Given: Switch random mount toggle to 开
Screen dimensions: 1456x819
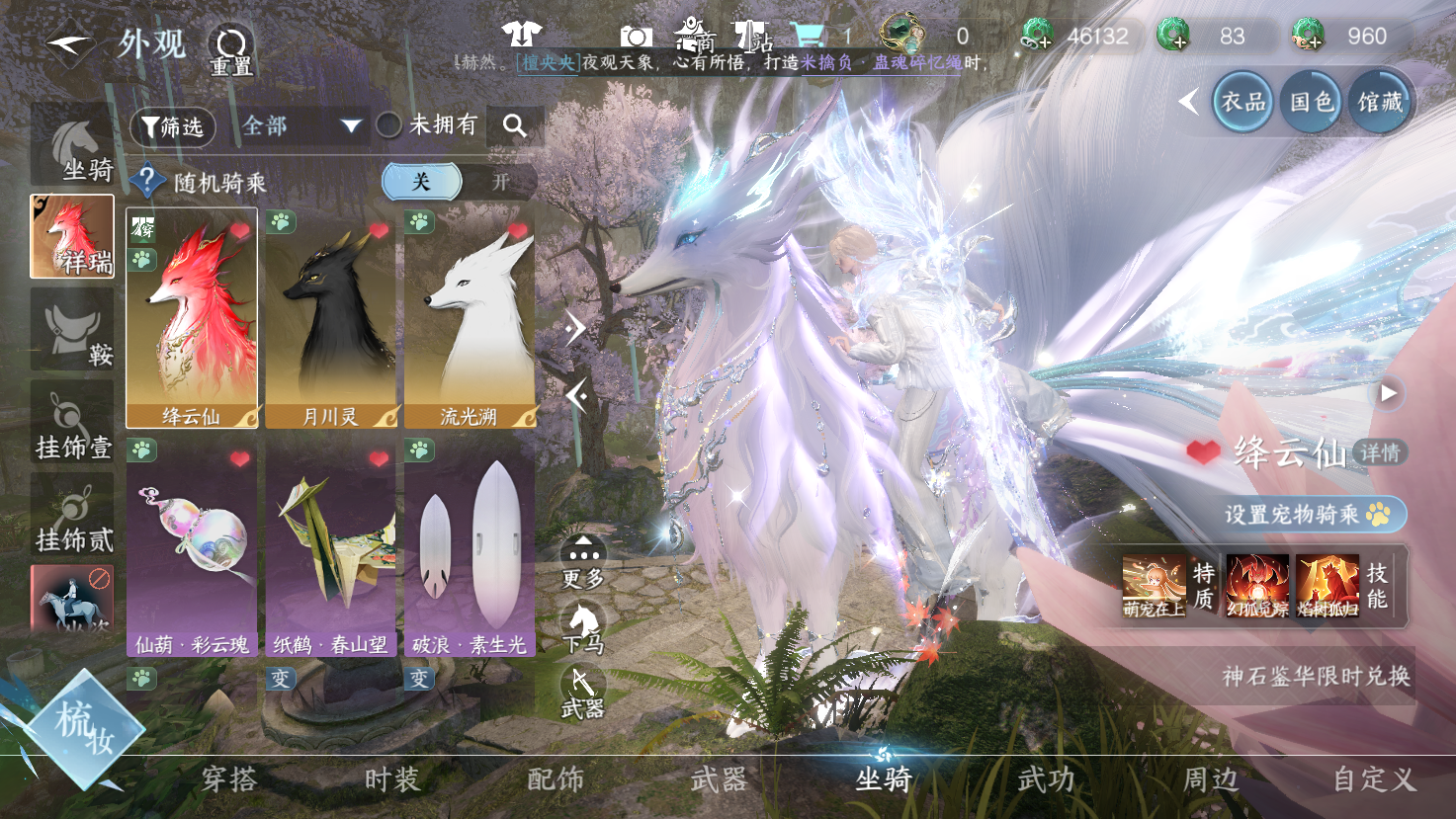Looking at the screenshot, I should (500, 182).
